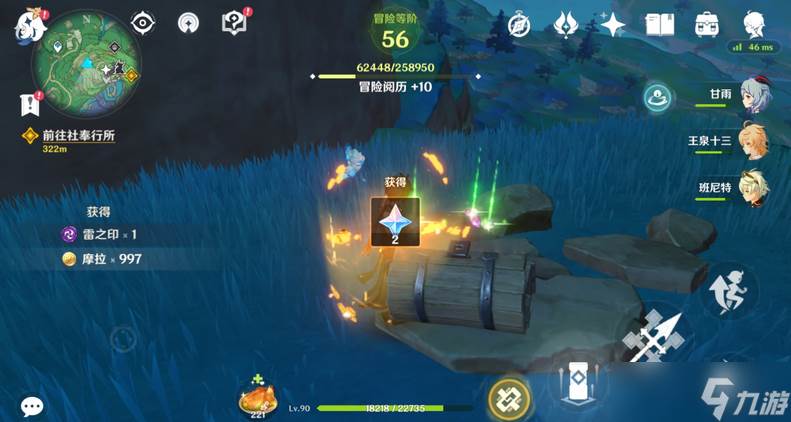Activate the elemental sight eye icon

click(x=144, y=23)
